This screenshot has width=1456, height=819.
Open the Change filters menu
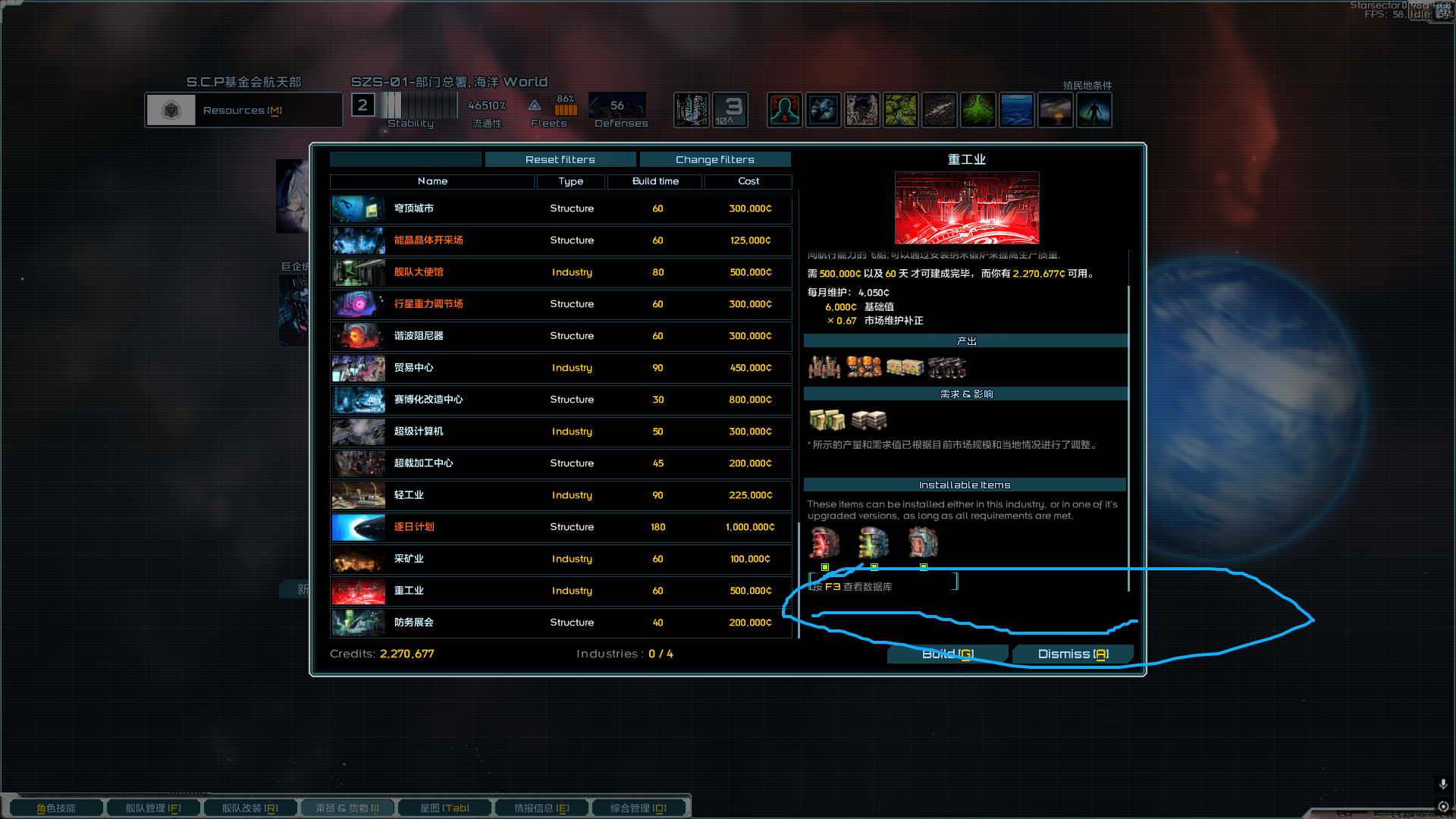pyautogui.click(x=714, y=159)
